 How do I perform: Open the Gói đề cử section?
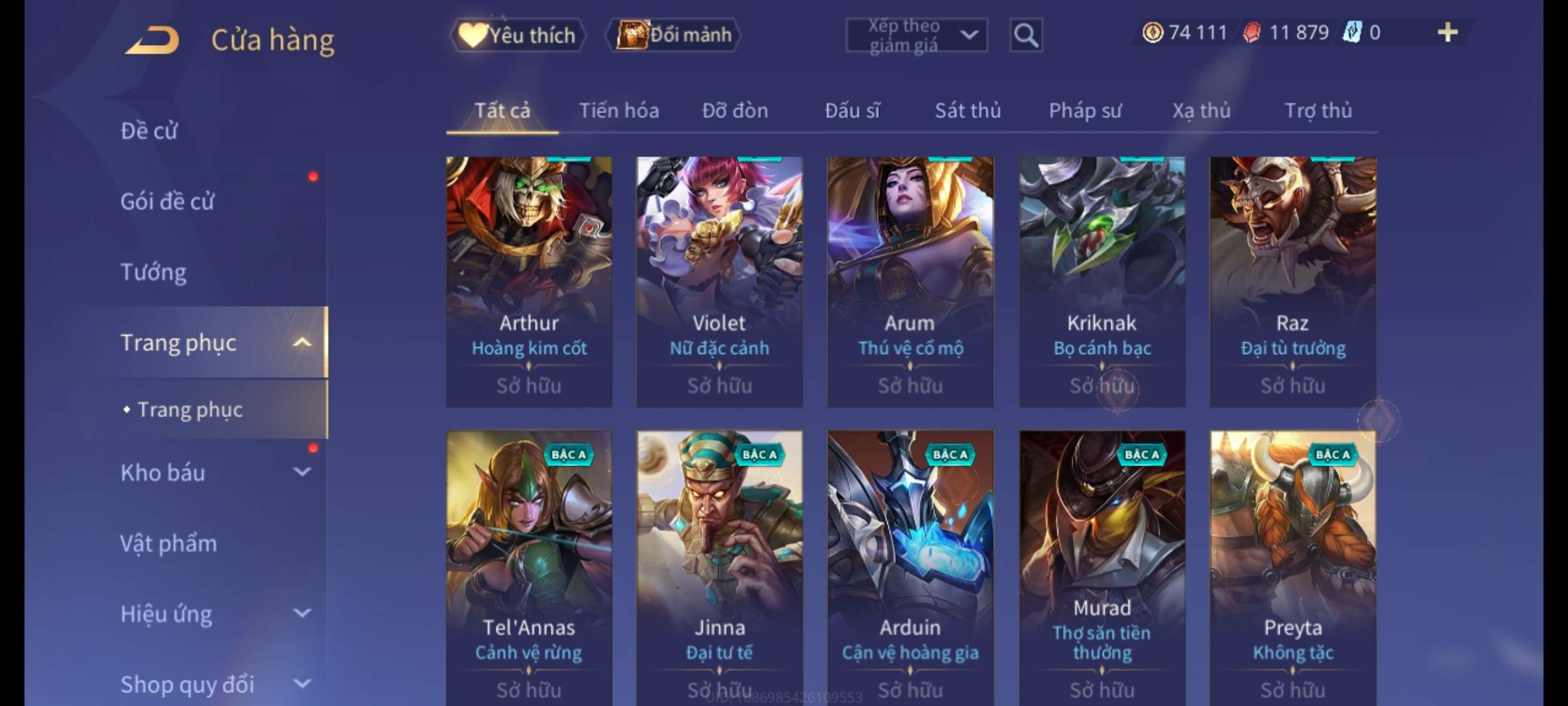(167, 201)
